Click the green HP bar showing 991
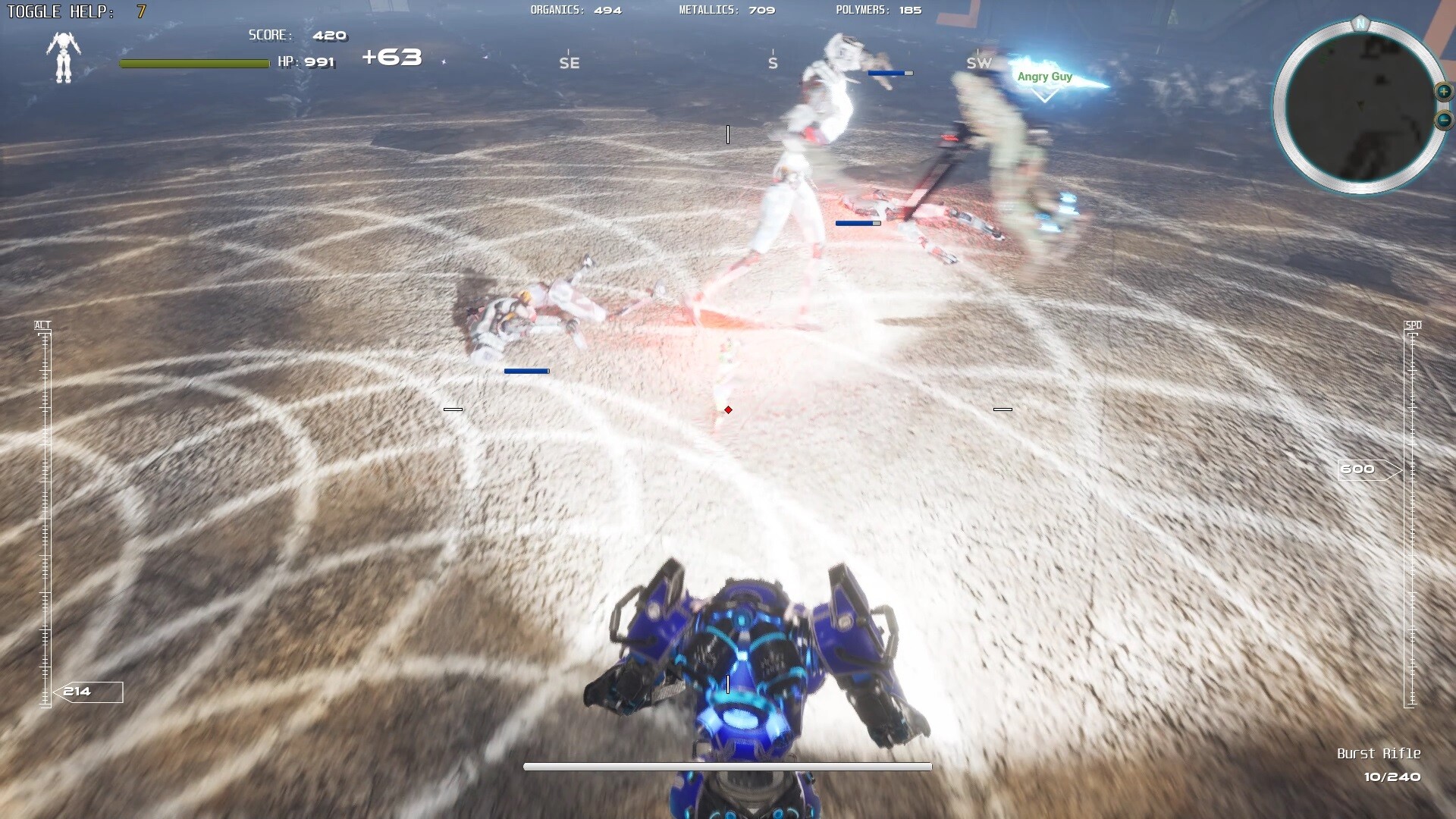This screenshot has width=1456, height=819. (193, 64)
